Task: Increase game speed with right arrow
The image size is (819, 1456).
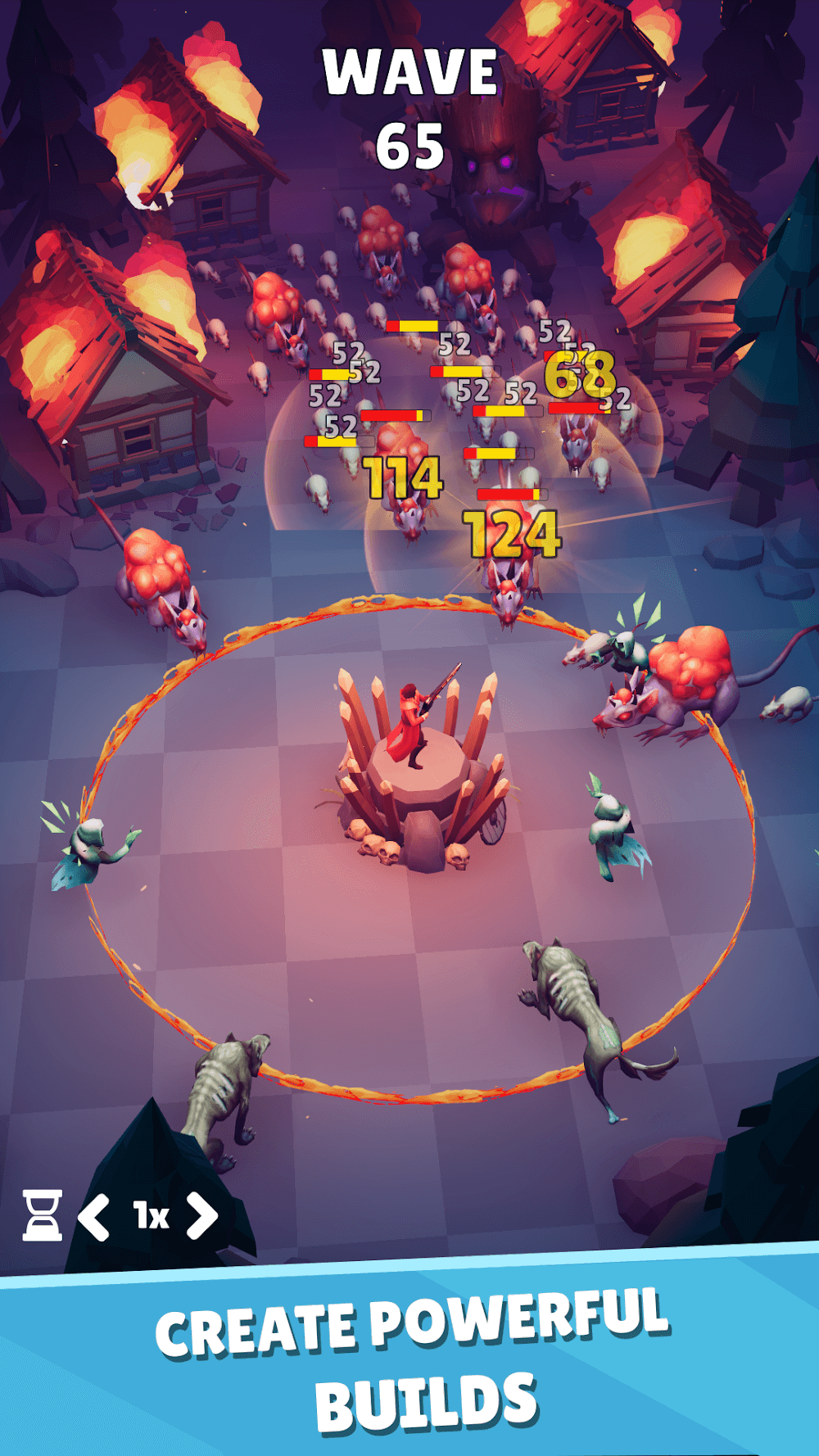Action: pyautogui.click(x=202, y=1214)
